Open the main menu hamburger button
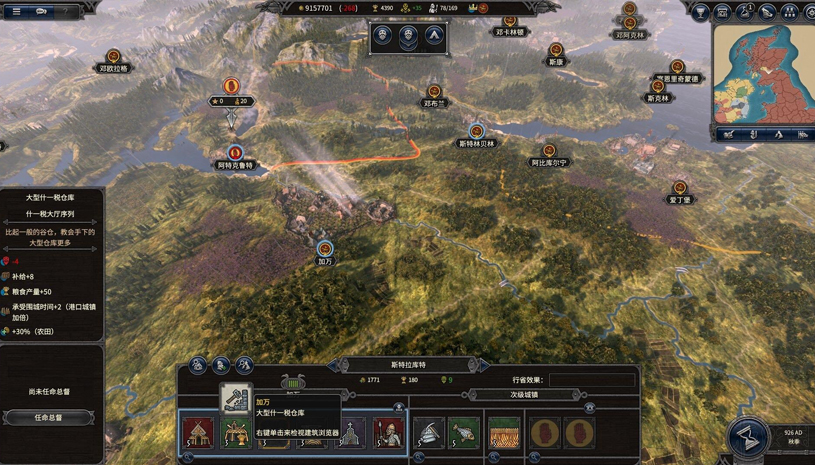The width and height of the screenshot is (815, 465). click(x=16, y=12)
